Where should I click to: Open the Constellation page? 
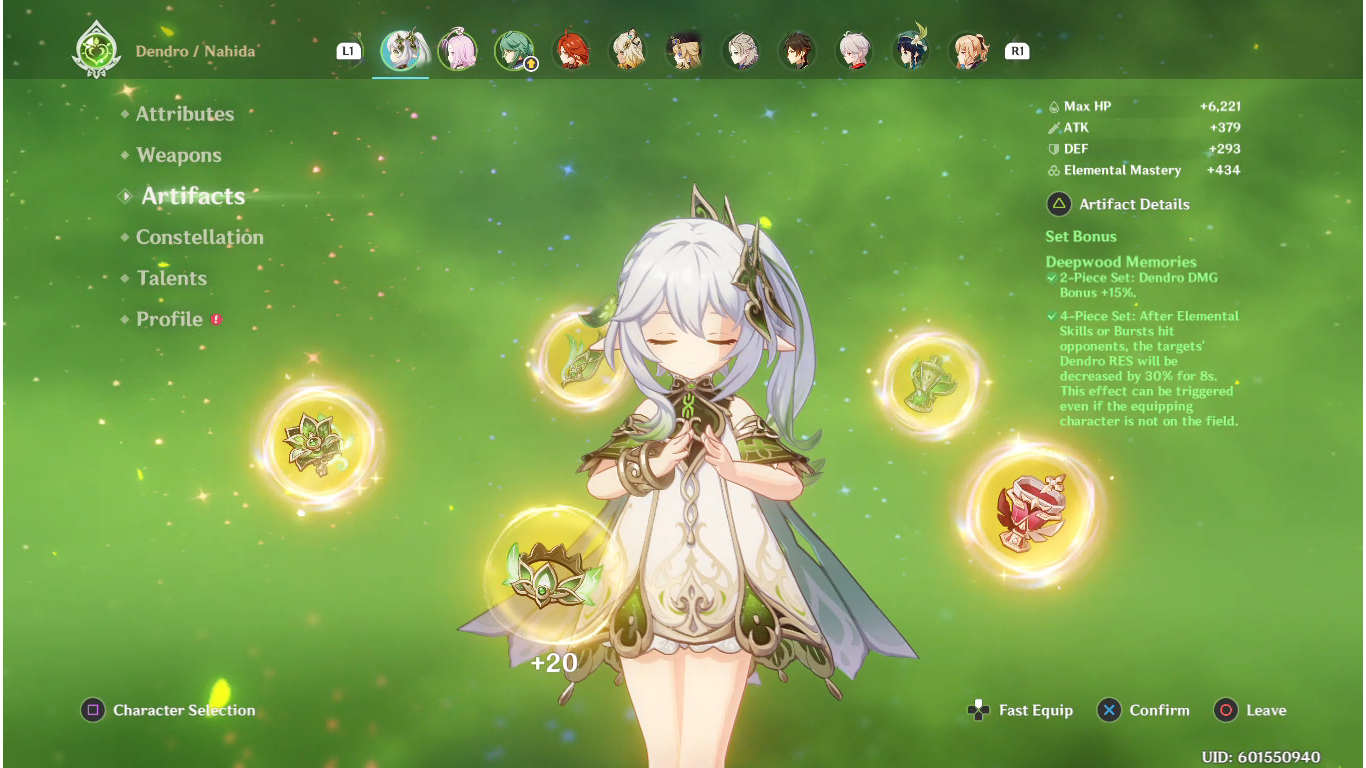pos(200,237)
